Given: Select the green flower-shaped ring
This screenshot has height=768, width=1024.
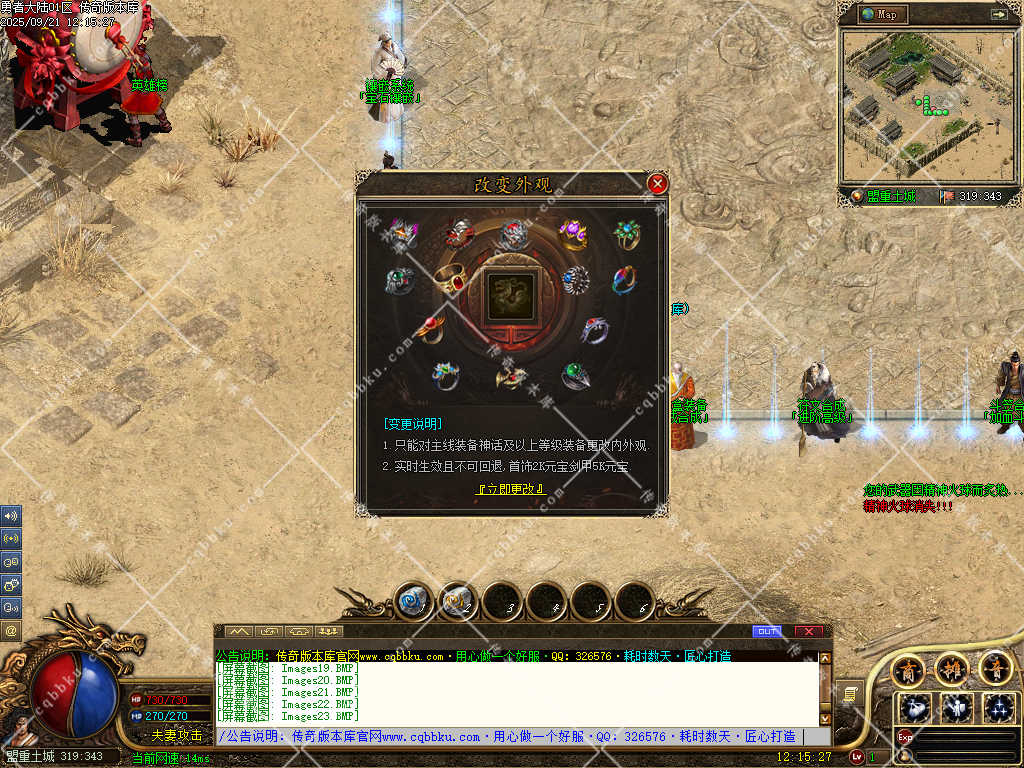Looking at the screenshot, I should pos(627,236).
